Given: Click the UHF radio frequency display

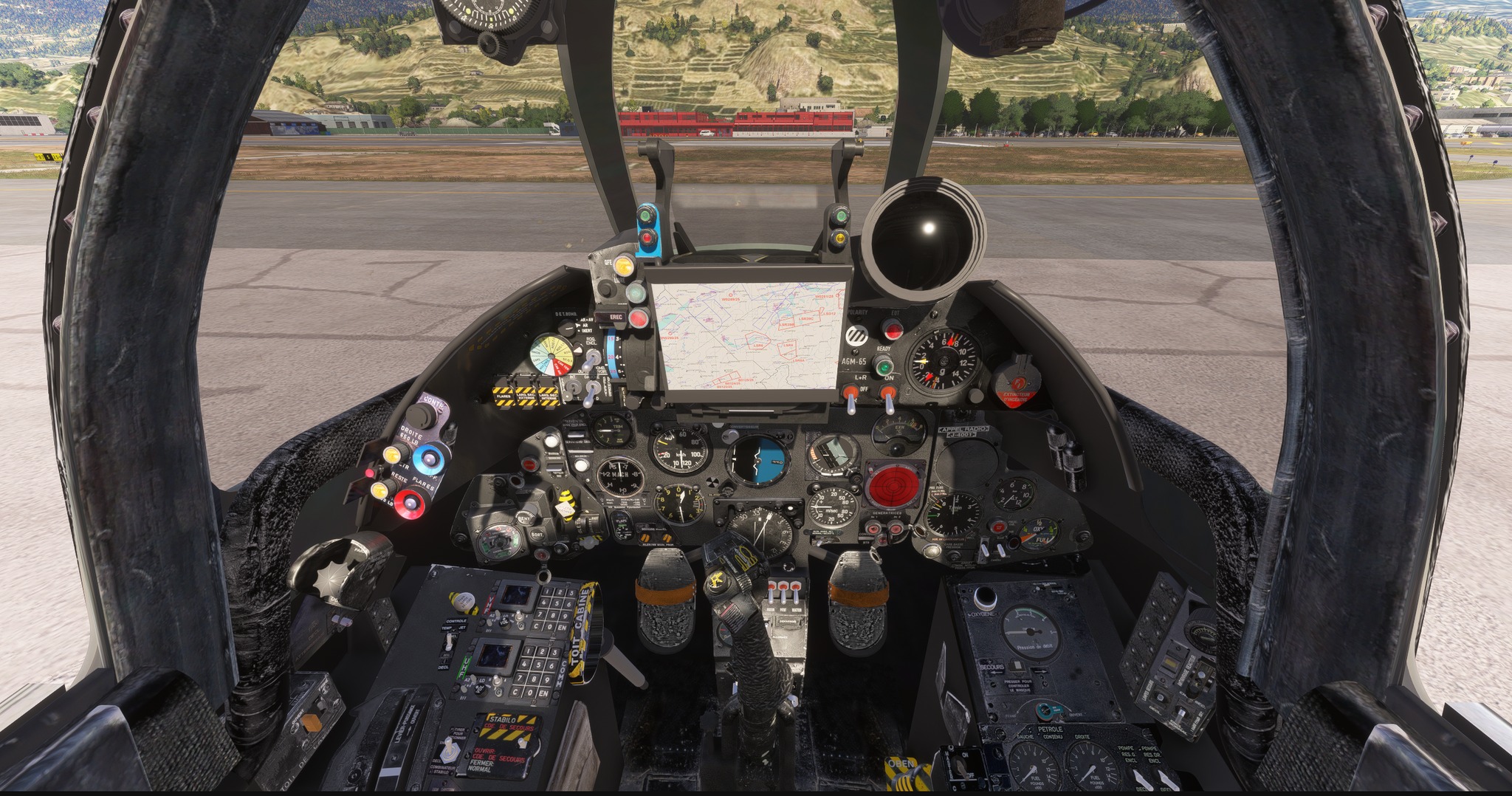Looking at the screenshot, I should click(x=495, y=654).
